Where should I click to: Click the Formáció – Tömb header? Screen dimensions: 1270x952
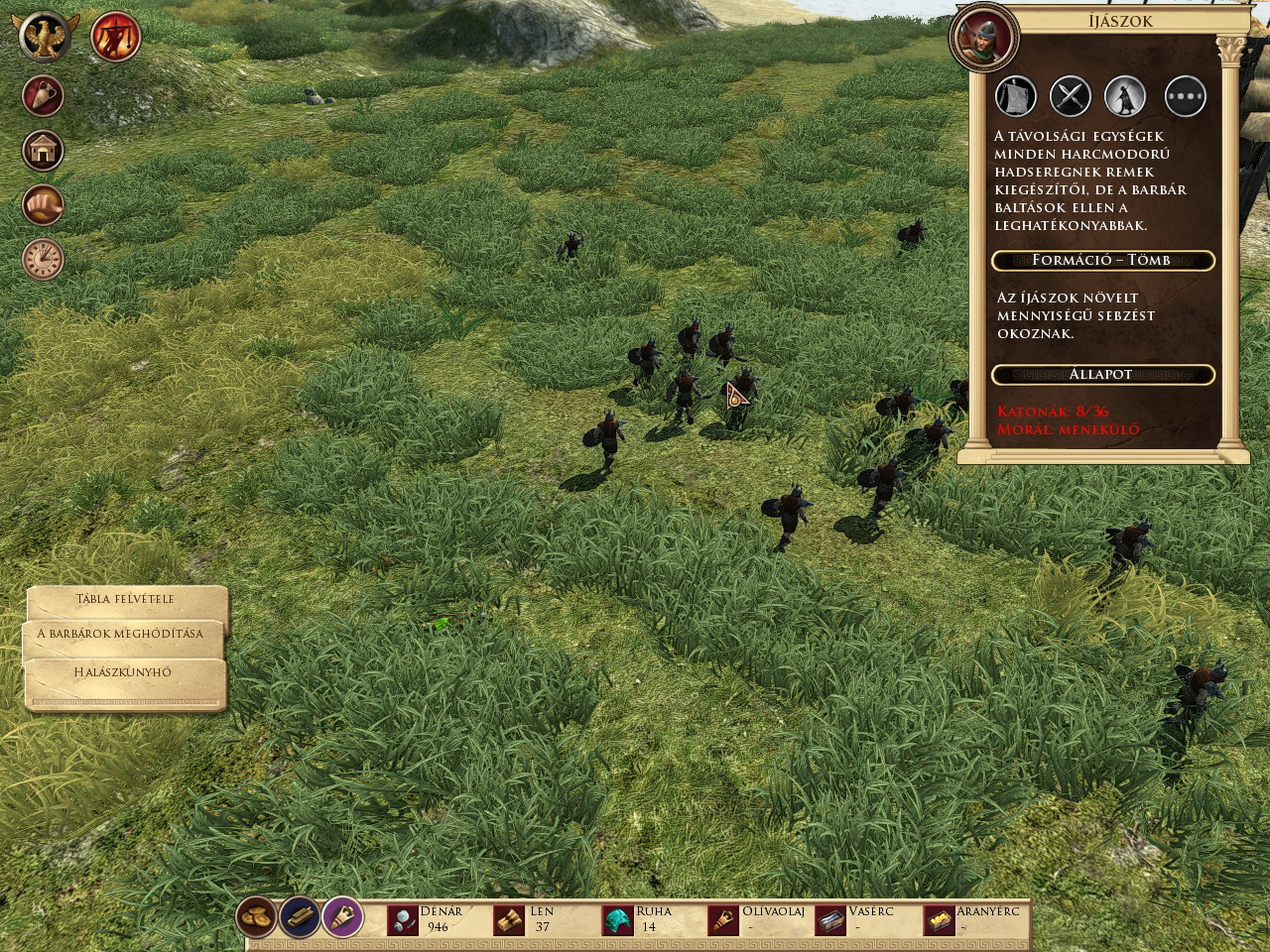tap(1101, 260)
